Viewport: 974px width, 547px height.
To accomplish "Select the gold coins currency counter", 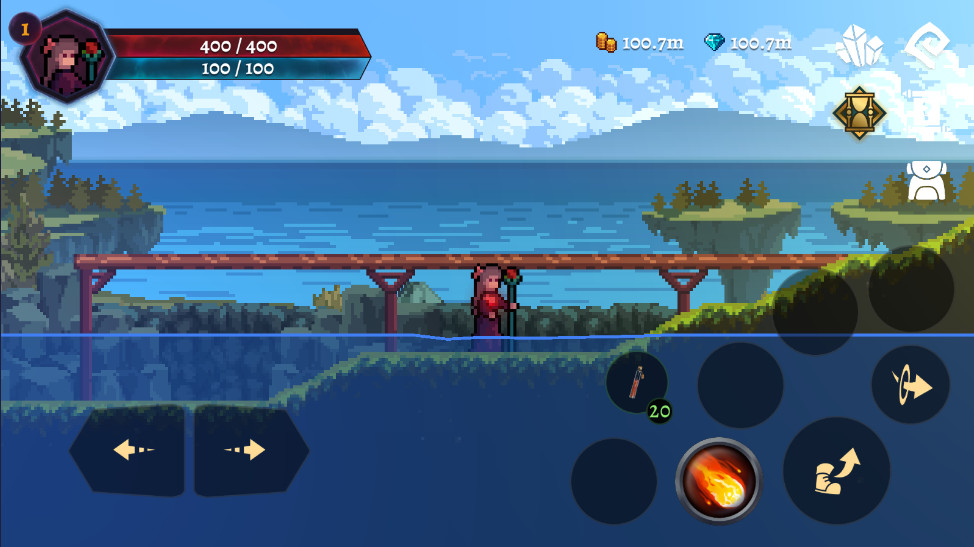I will 640,43.
